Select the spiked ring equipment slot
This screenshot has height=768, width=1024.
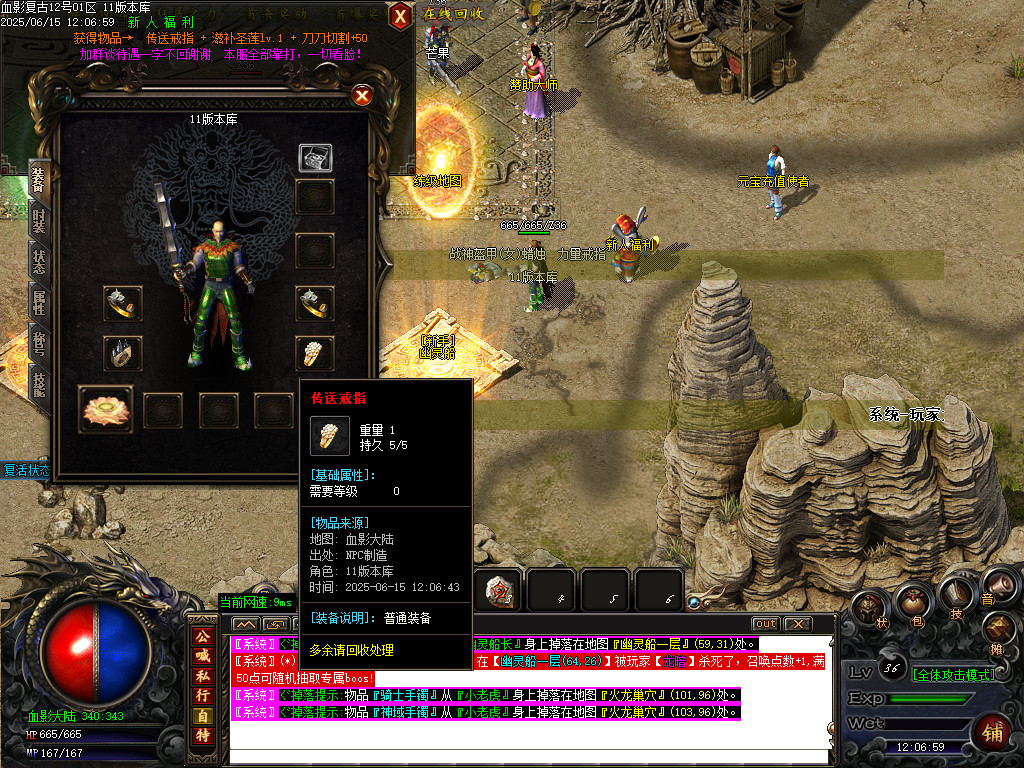pyautogui.click(x=120, y=352)
